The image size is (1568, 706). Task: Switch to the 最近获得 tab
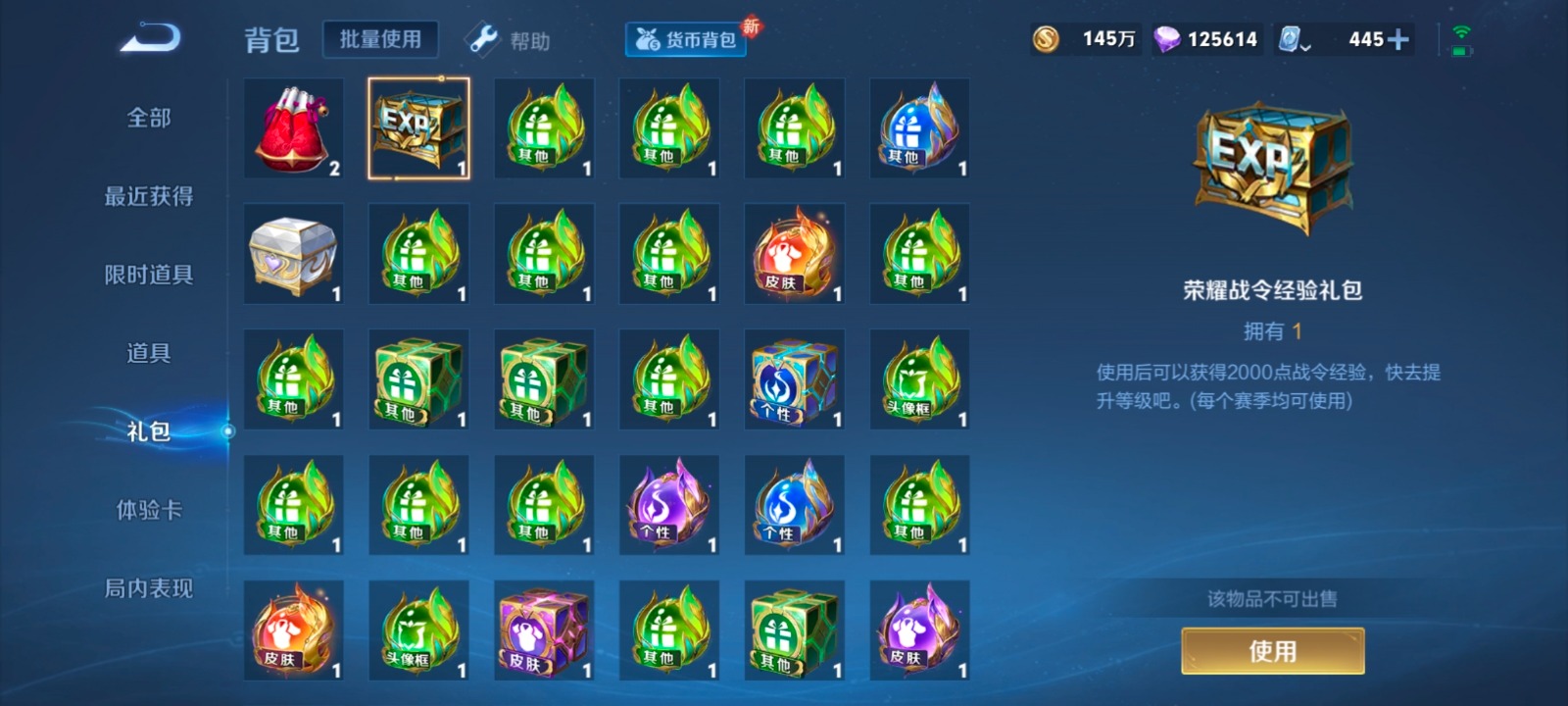coord(149,196)
